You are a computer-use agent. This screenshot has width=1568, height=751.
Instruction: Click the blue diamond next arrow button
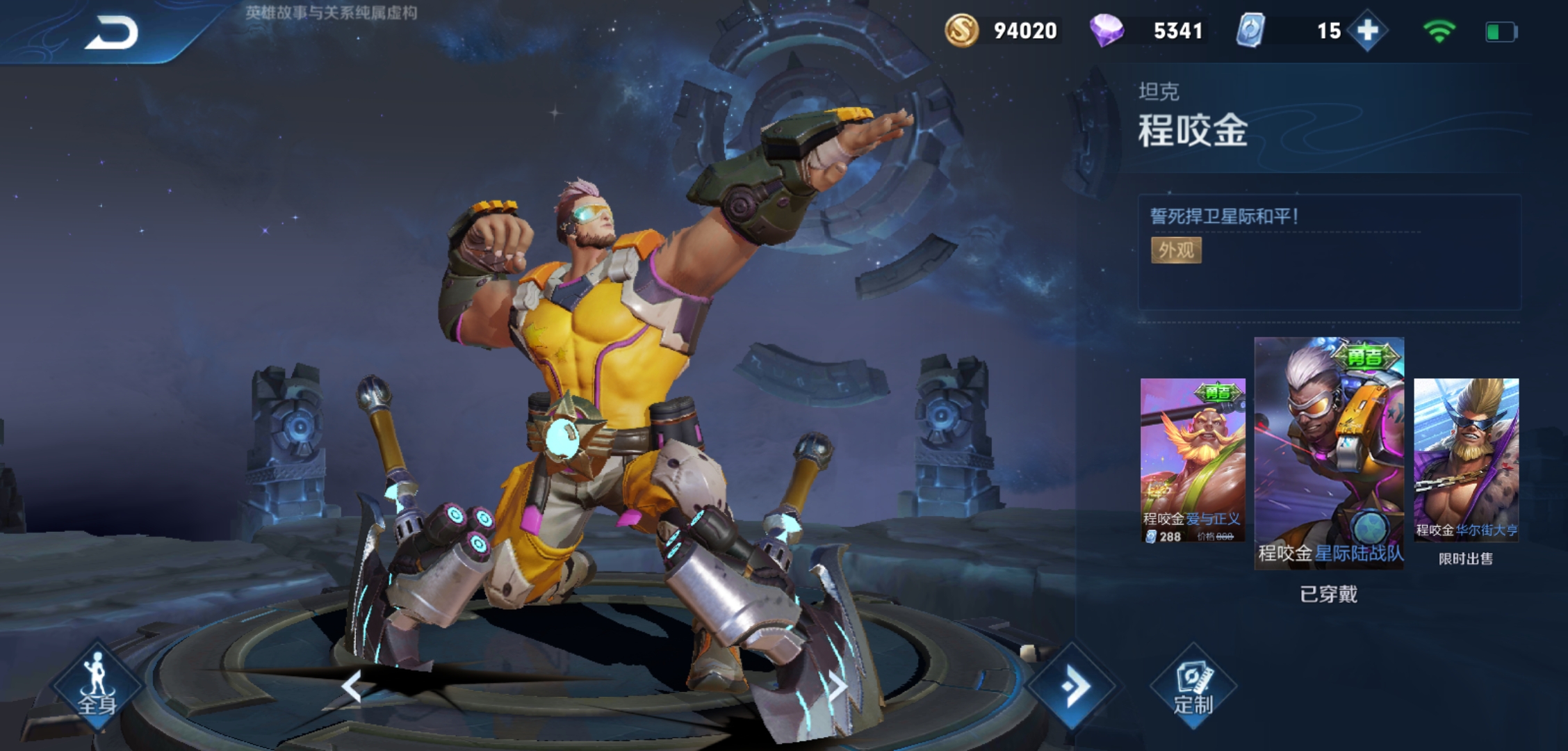[x=1072, y=686]
